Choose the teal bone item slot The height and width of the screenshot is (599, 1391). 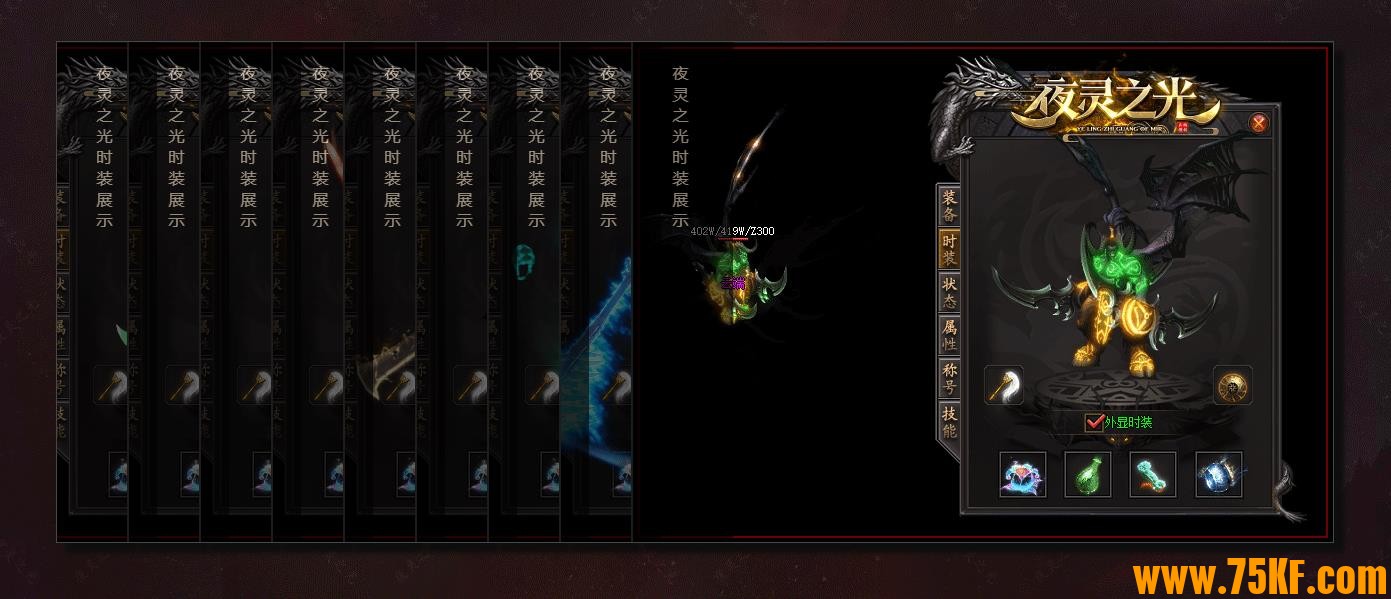[x=1153, y=475]
